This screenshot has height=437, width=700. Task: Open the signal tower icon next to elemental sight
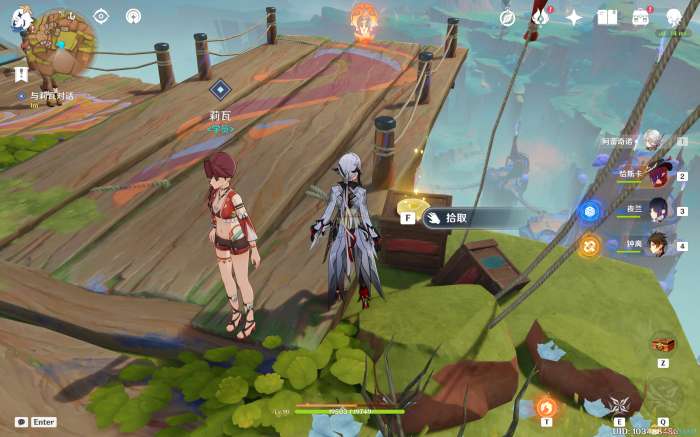click(x=133, y=16)
